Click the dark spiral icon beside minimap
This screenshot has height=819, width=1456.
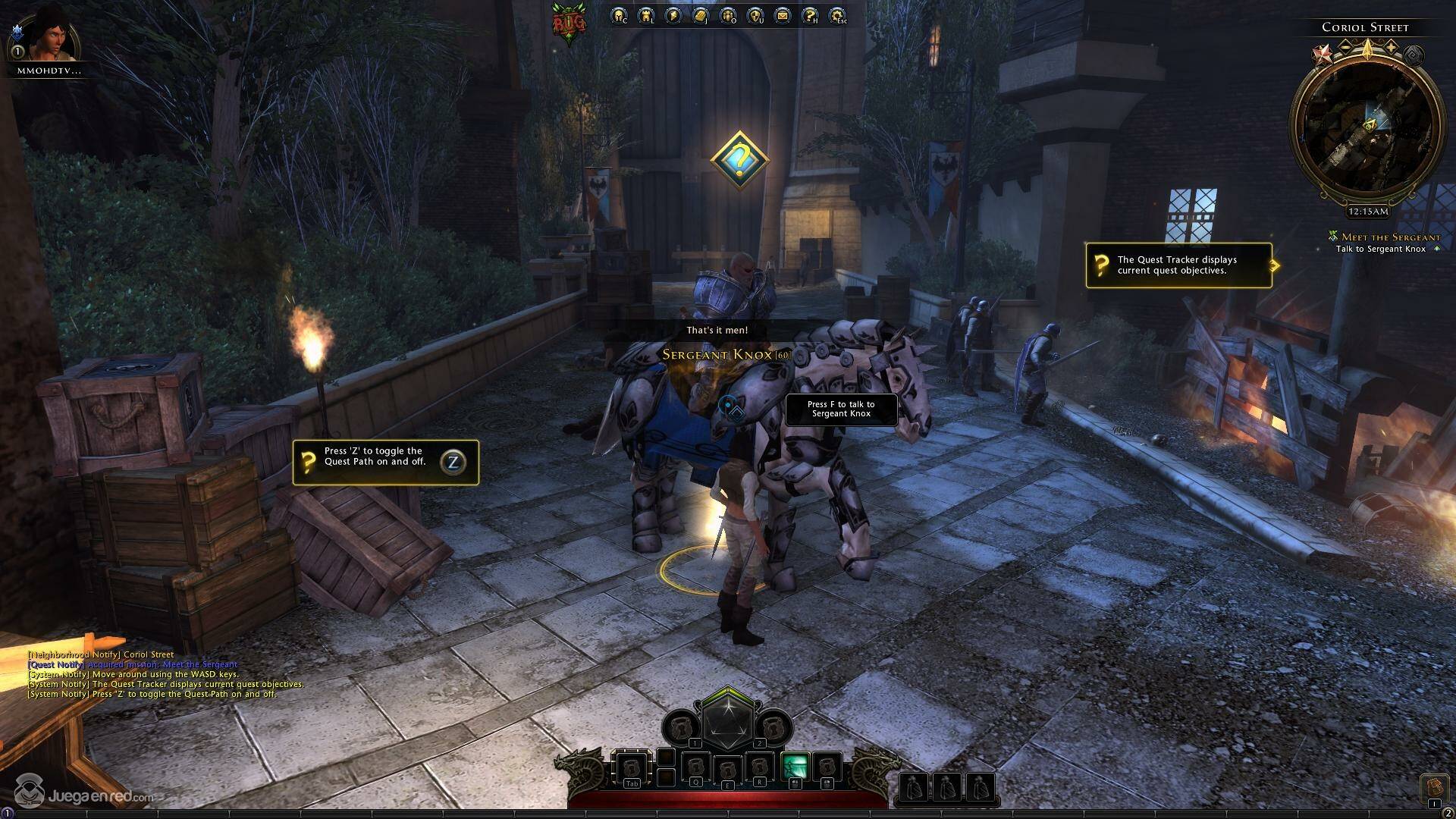tap(1413, 55)
